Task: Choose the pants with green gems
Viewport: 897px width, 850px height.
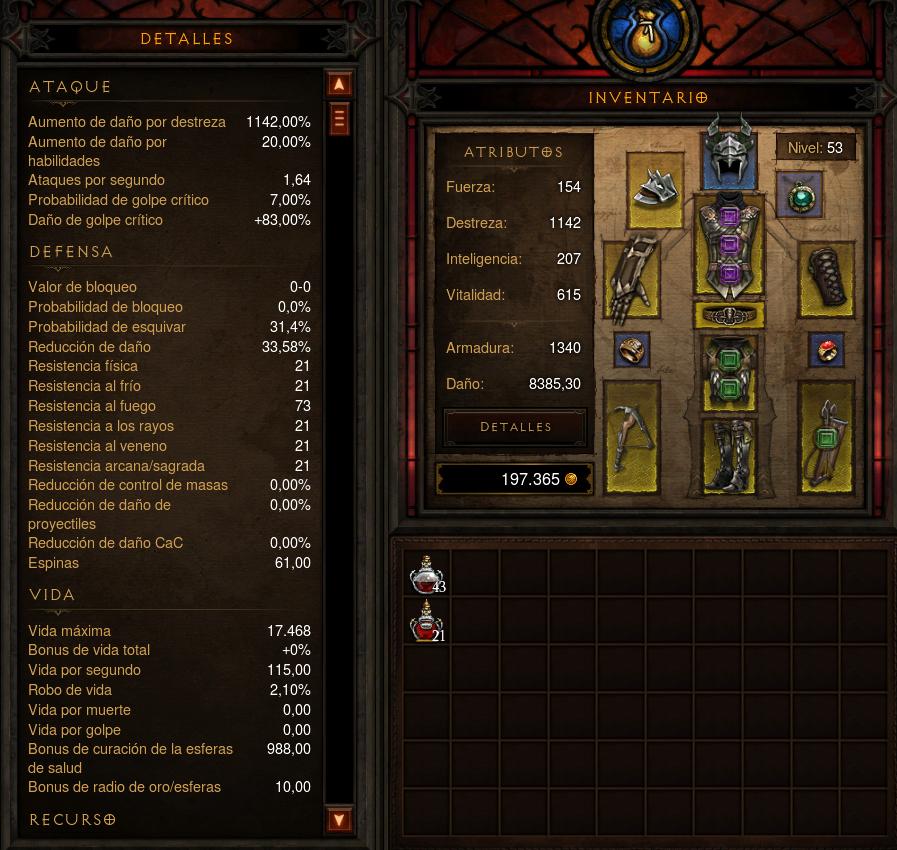Action: click(x=729, y=374)
